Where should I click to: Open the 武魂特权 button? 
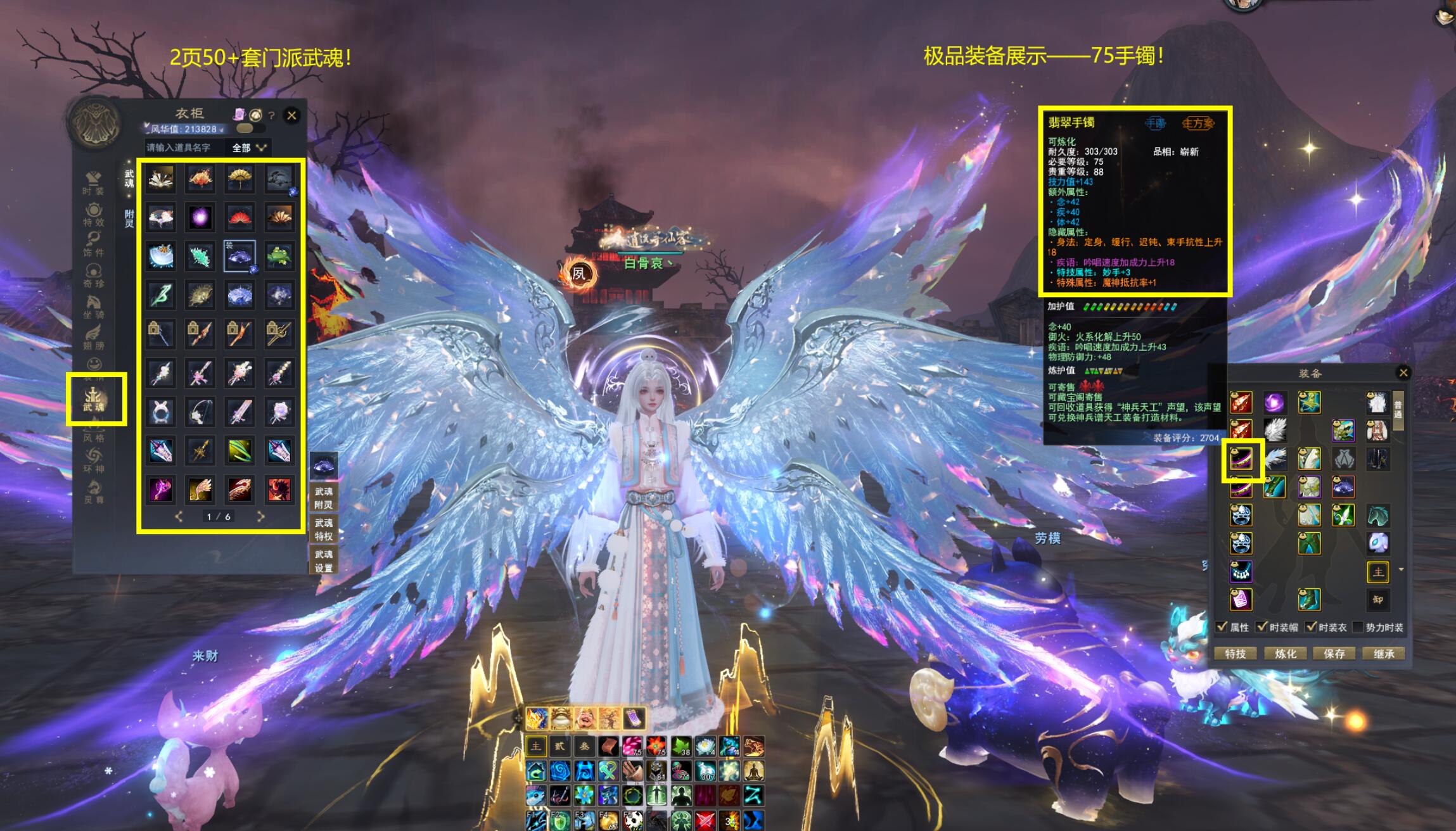[324, 530]
